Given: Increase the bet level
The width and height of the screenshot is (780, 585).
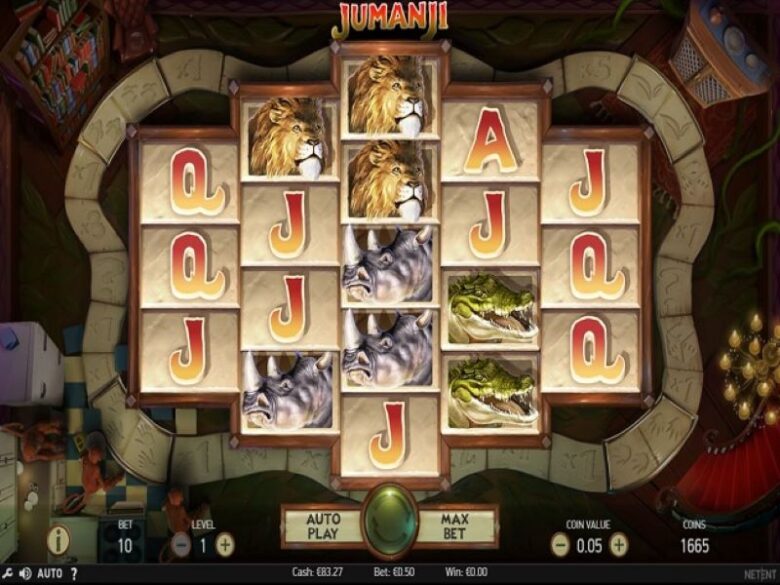Looking at the screenshot, I should point(226,544).
